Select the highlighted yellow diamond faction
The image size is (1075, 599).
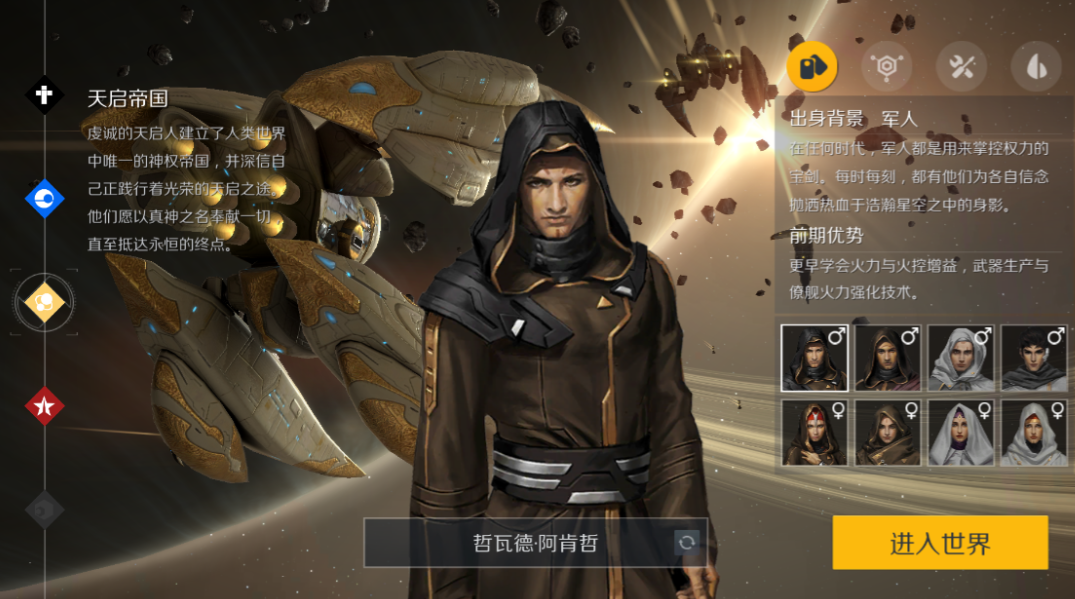44,302
